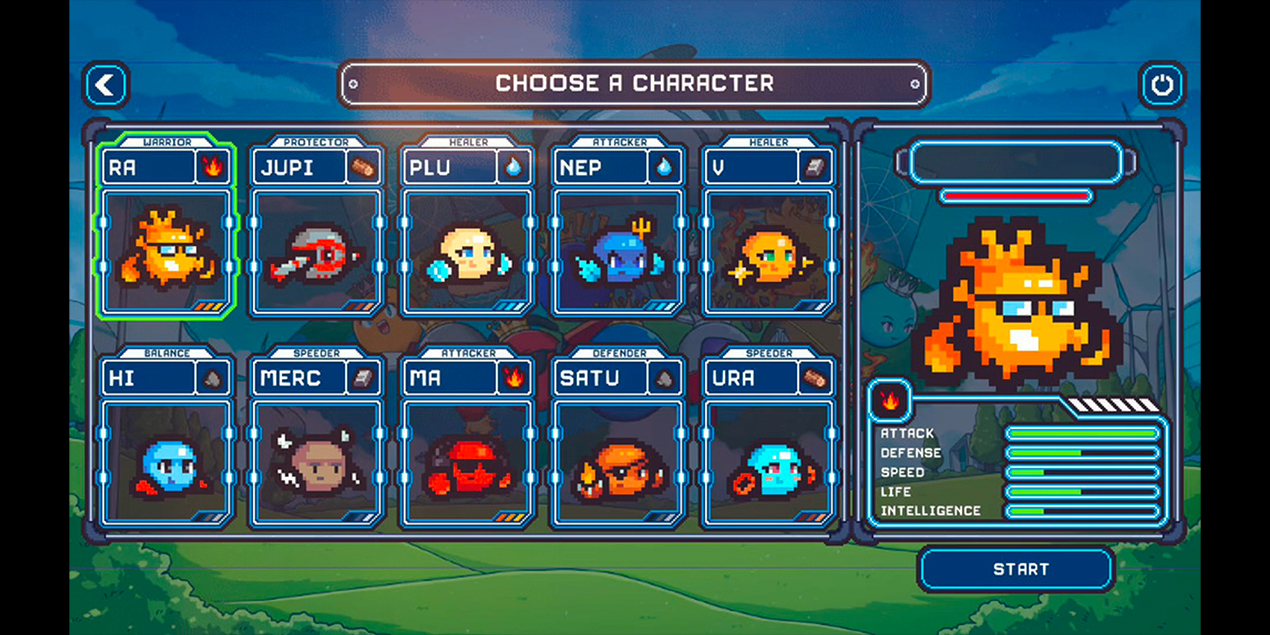Click the power icon button

(x=1161, y=85)
